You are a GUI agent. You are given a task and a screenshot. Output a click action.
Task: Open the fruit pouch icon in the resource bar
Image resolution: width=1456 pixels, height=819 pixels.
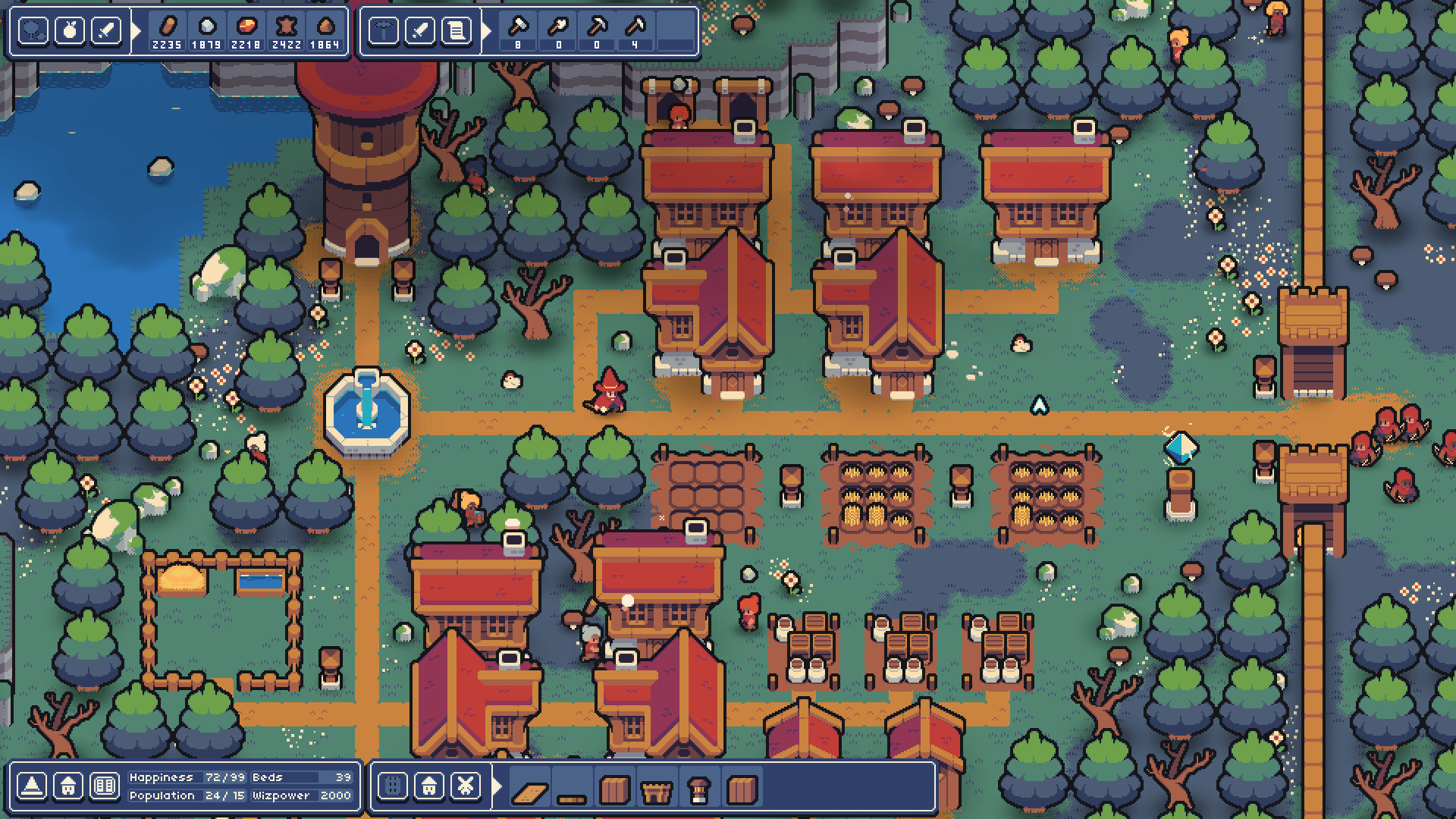point(70,29)
